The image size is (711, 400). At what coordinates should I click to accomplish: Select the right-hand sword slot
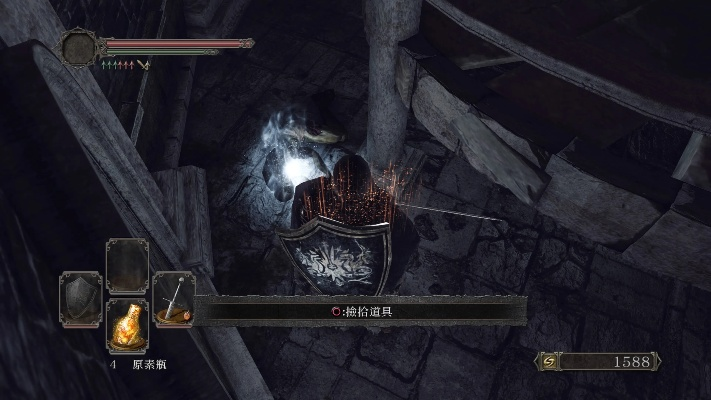(x=174, y=298)
